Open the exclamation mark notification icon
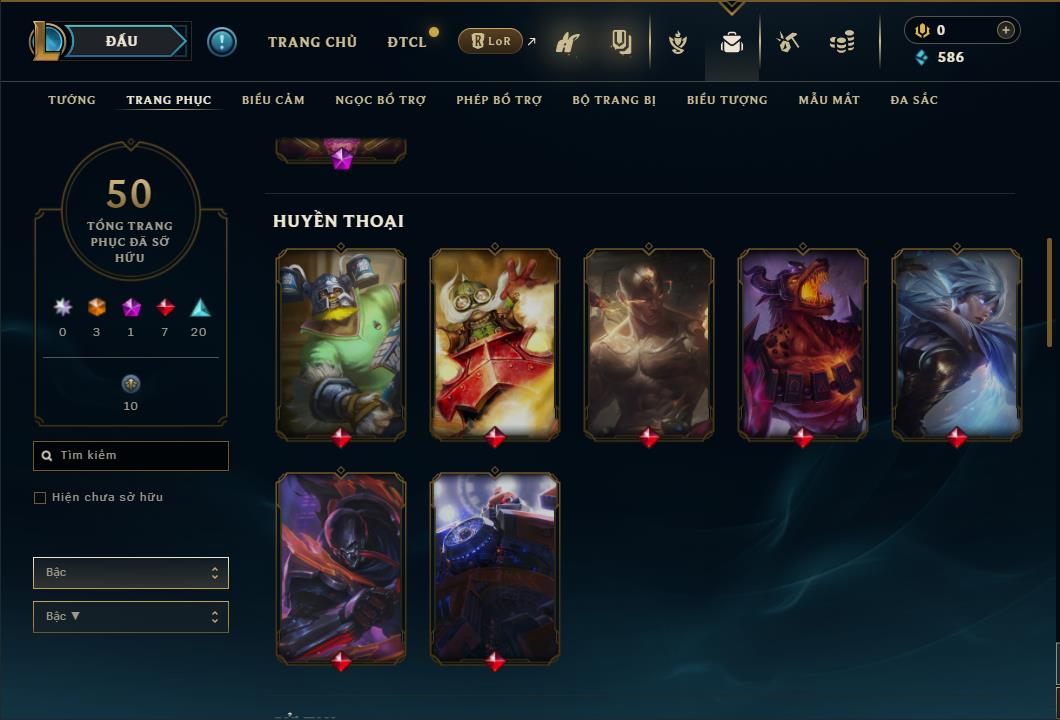 (x=222, y=41)
